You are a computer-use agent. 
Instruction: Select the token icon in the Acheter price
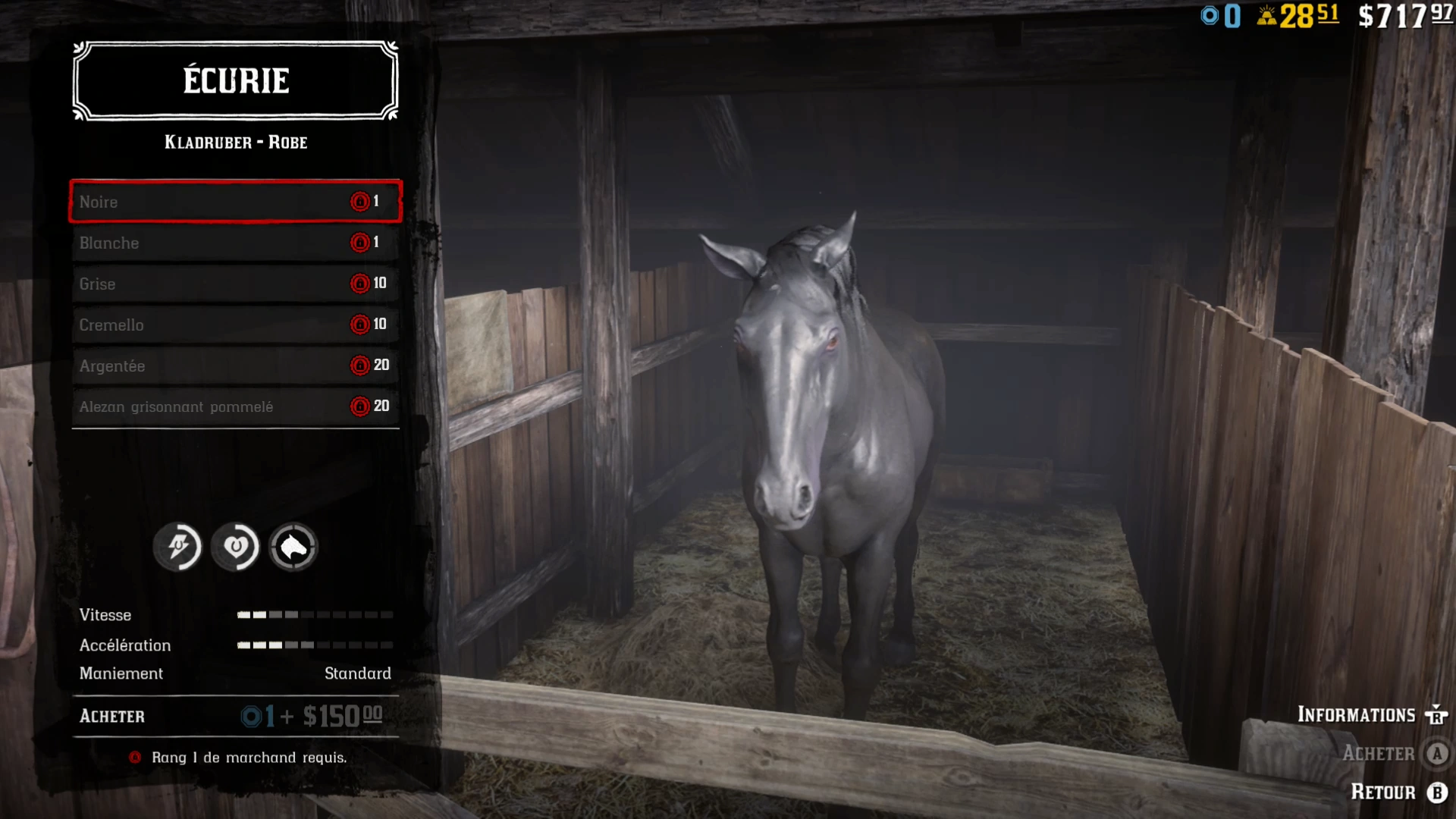coord(250,716)
